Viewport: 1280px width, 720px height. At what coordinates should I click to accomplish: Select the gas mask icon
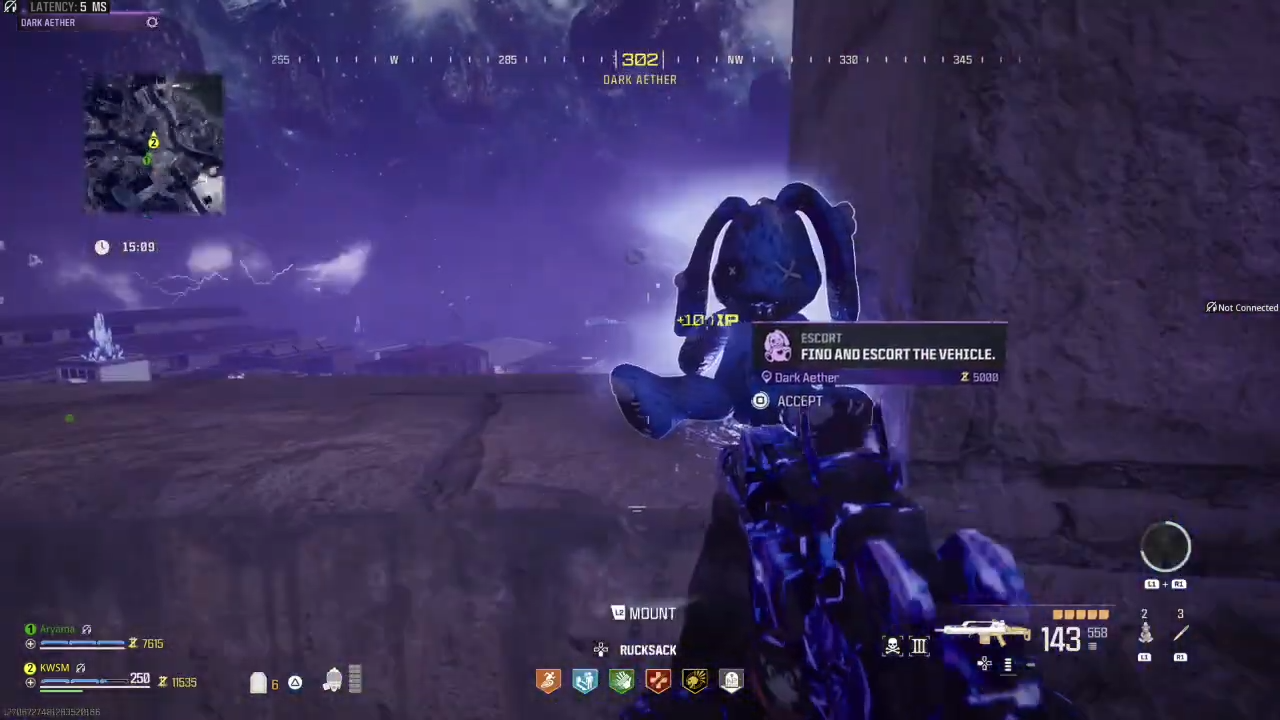point(333,681)
